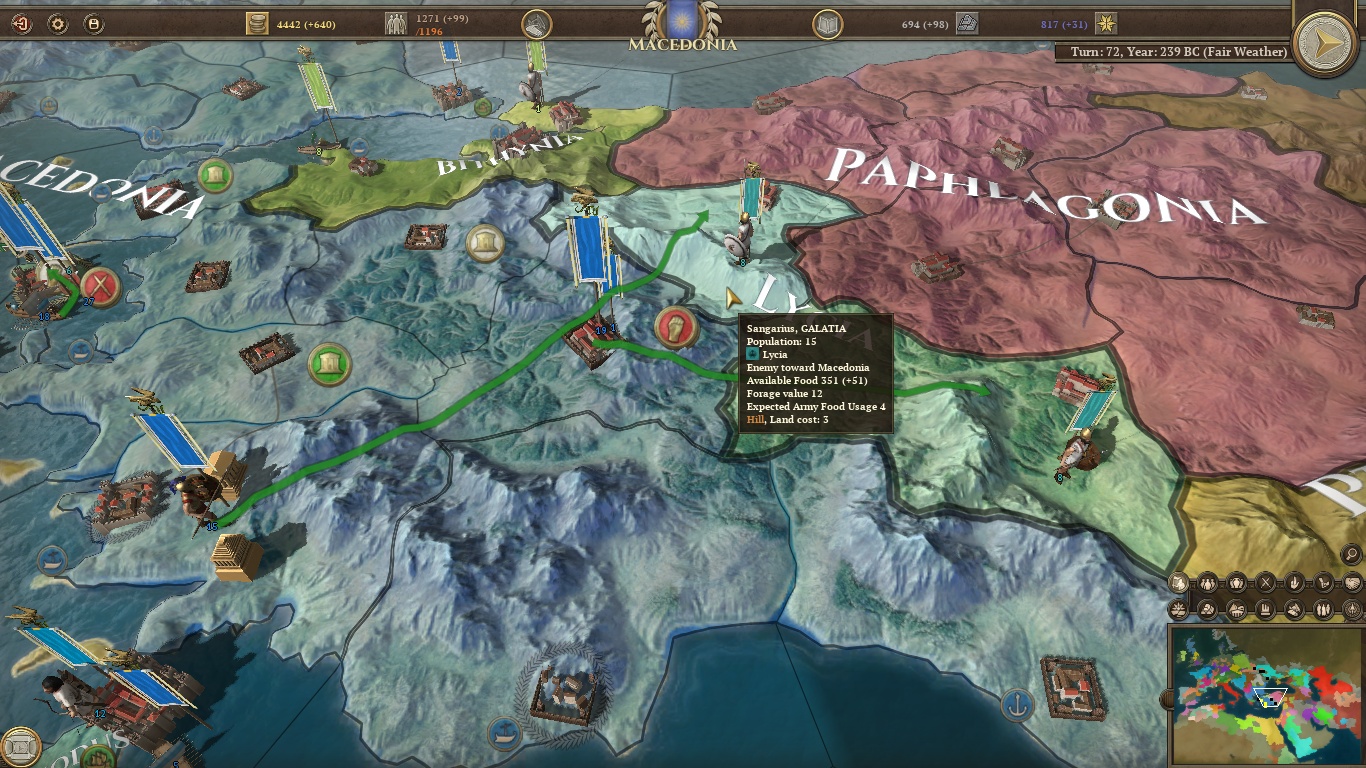Open the gear settings icon
Image resolution: width=1366 pixels, height=768 pixels.
[57, 23]
